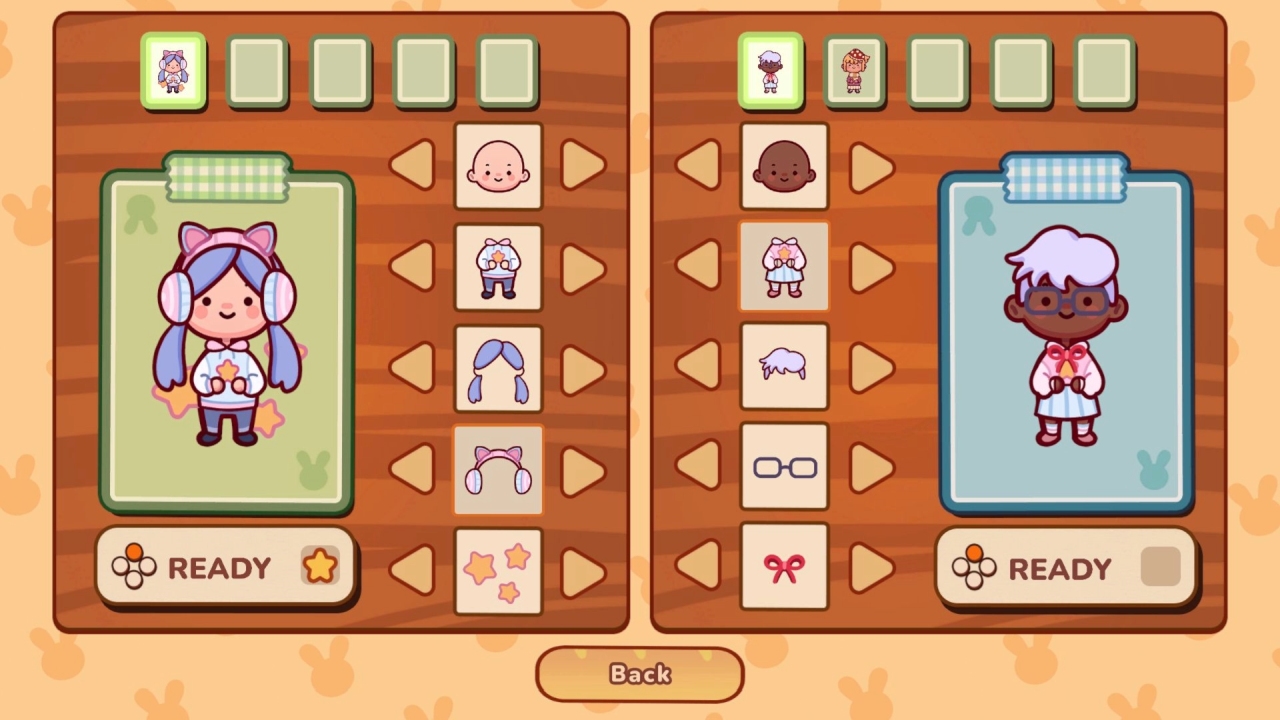Click the skin color swatch atop the left category list
1280x720 pixels.
pos(498,167)
